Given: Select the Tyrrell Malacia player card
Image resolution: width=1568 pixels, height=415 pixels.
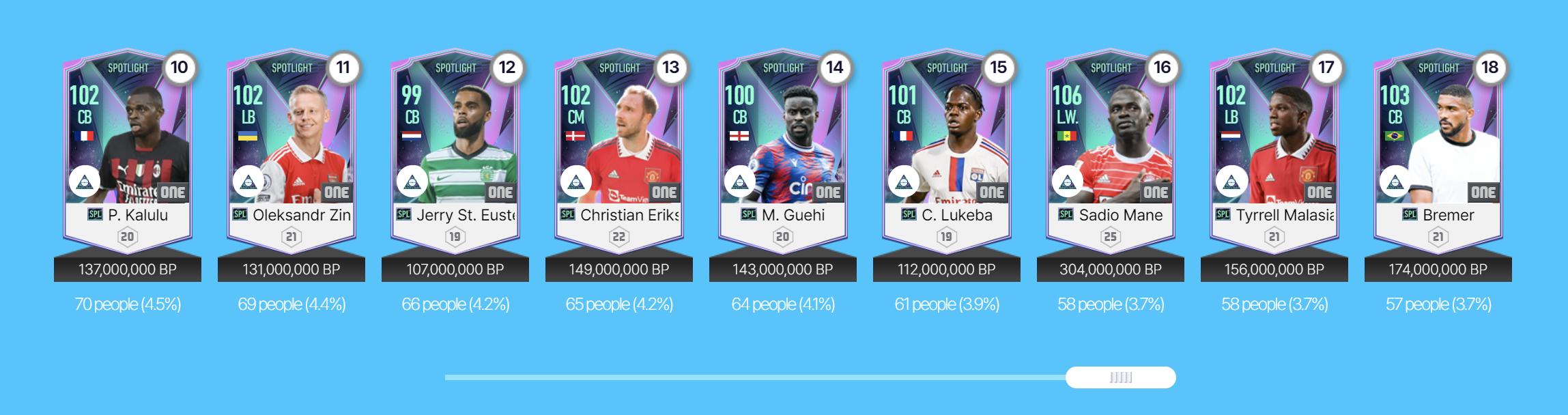Looking at the screenshot, I should (1274, 152).
